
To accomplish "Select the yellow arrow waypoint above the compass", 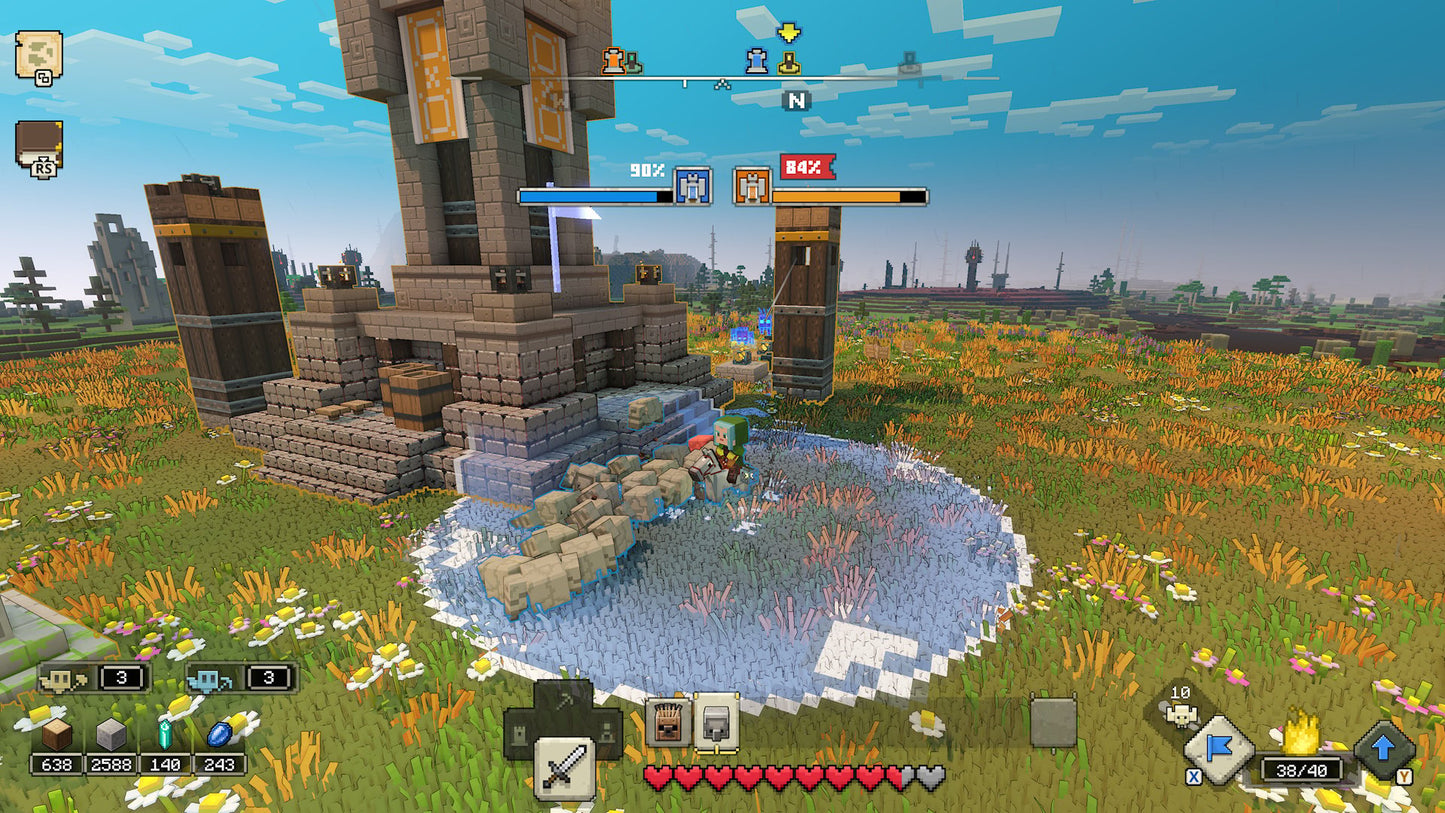I will click(788, 32).
